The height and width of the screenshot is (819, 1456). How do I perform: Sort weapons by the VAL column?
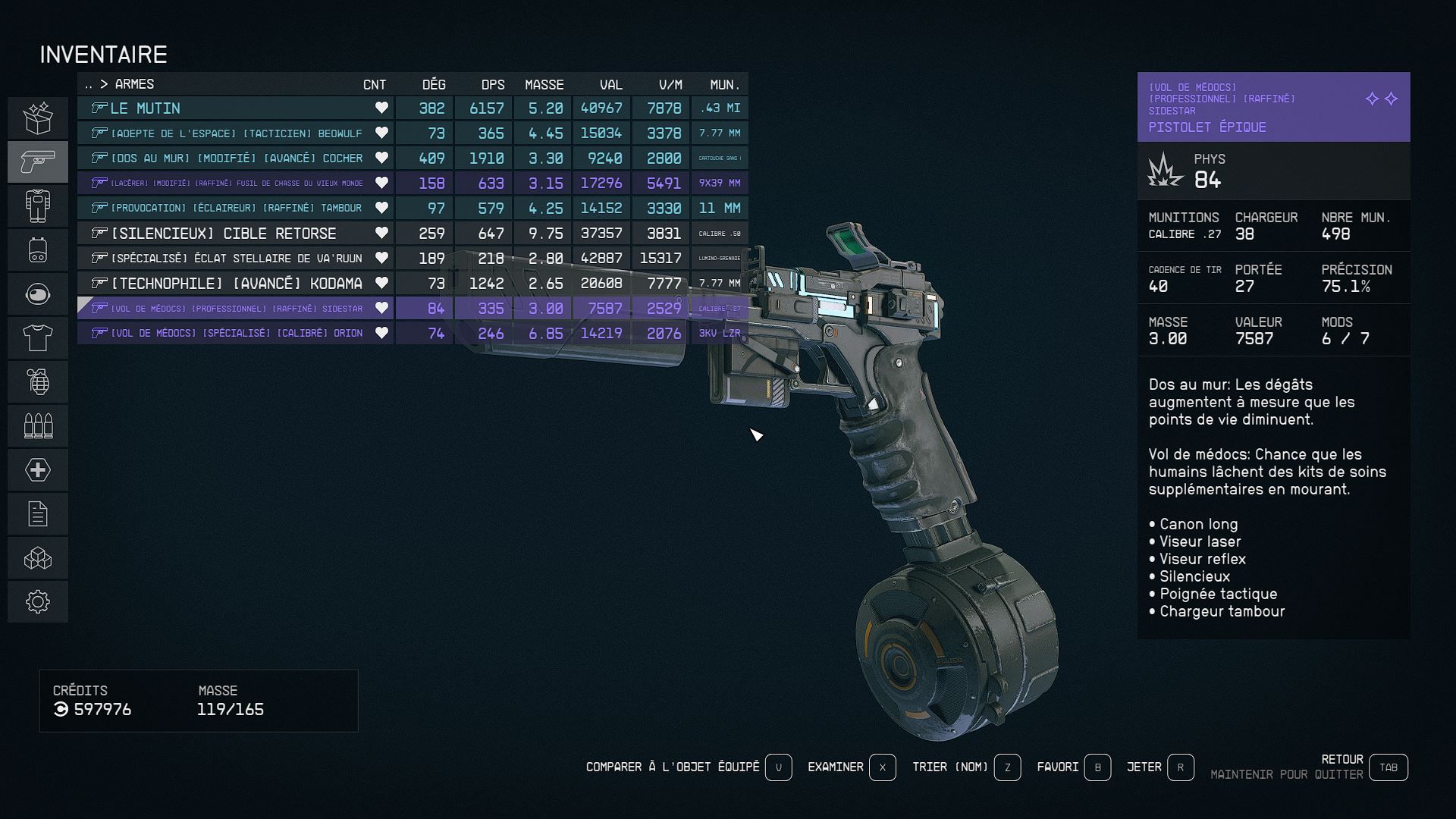click(x=610, y=84)
